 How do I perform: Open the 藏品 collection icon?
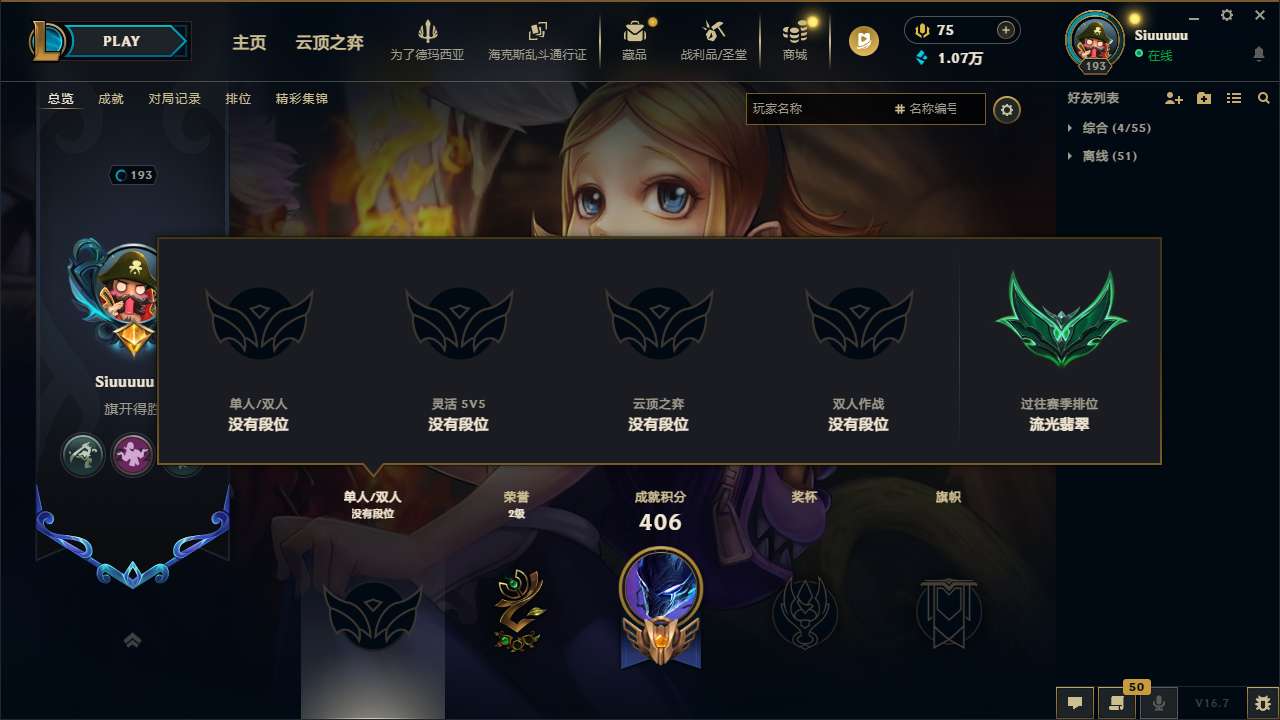click(x=635, y=33)
